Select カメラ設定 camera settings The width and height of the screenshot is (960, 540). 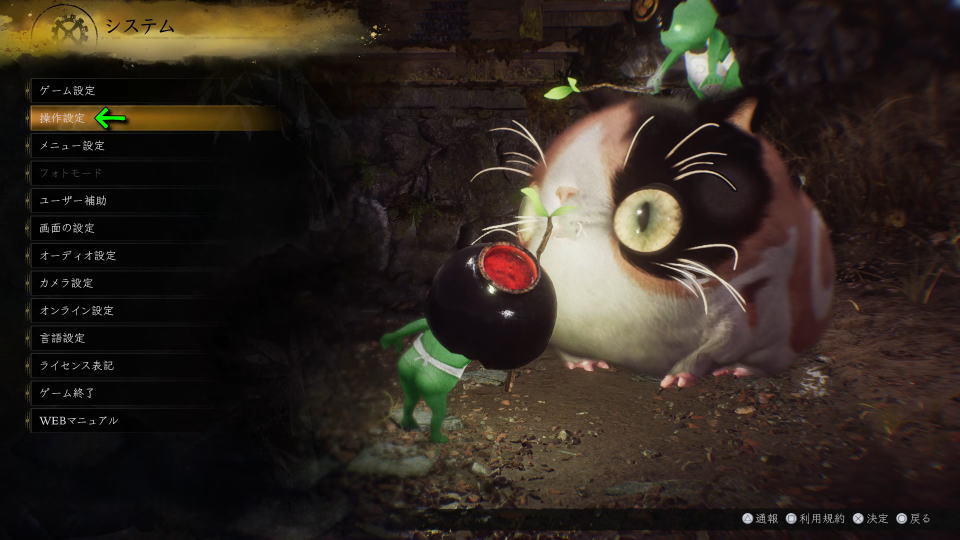[68, 283]
